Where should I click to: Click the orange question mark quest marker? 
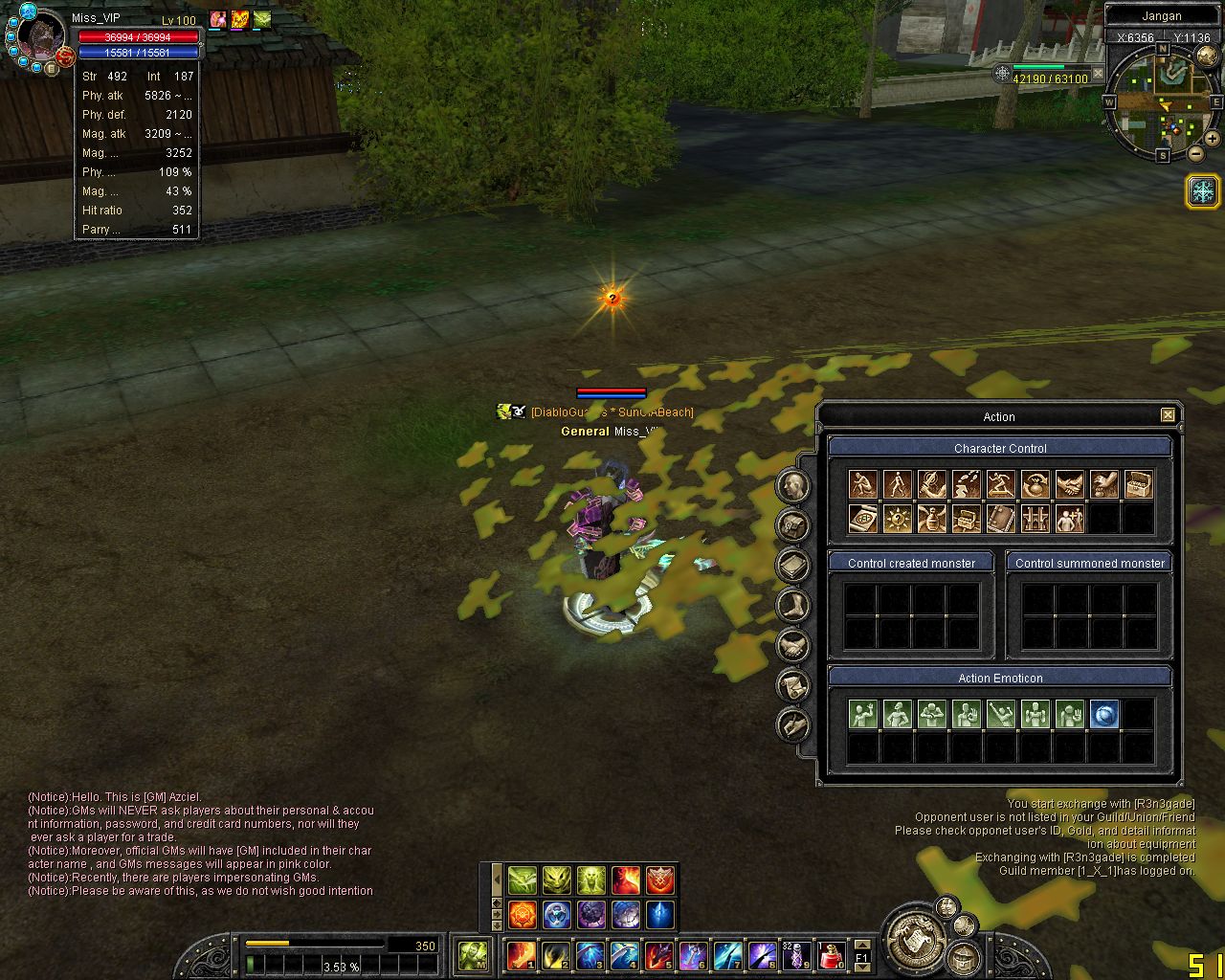(x=612, y=299)
